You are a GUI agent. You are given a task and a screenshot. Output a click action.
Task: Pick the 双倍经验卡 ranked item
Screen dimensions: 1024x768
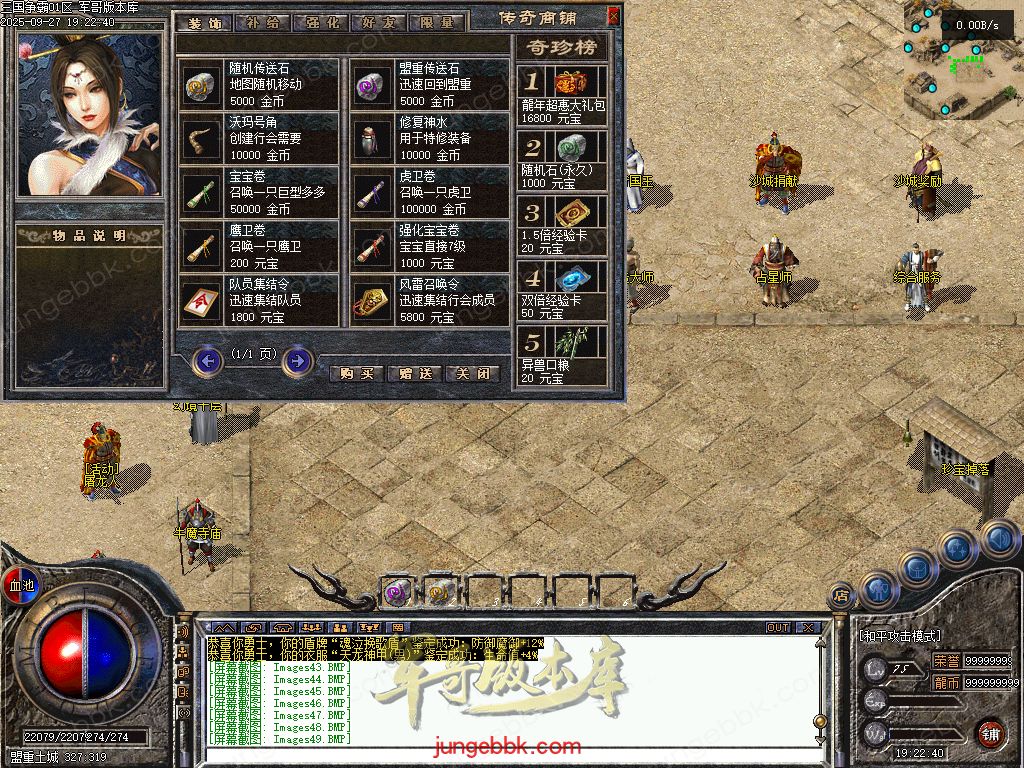562,290
